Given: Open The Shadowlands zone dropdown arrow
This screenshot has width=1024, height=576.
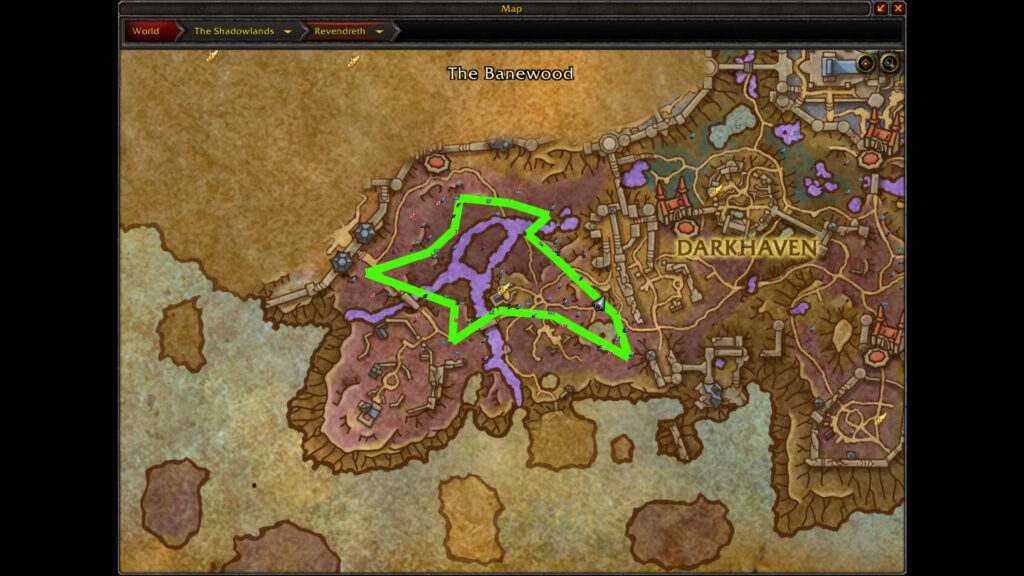Looking at the screenshot, I should (x=288, y=31).
